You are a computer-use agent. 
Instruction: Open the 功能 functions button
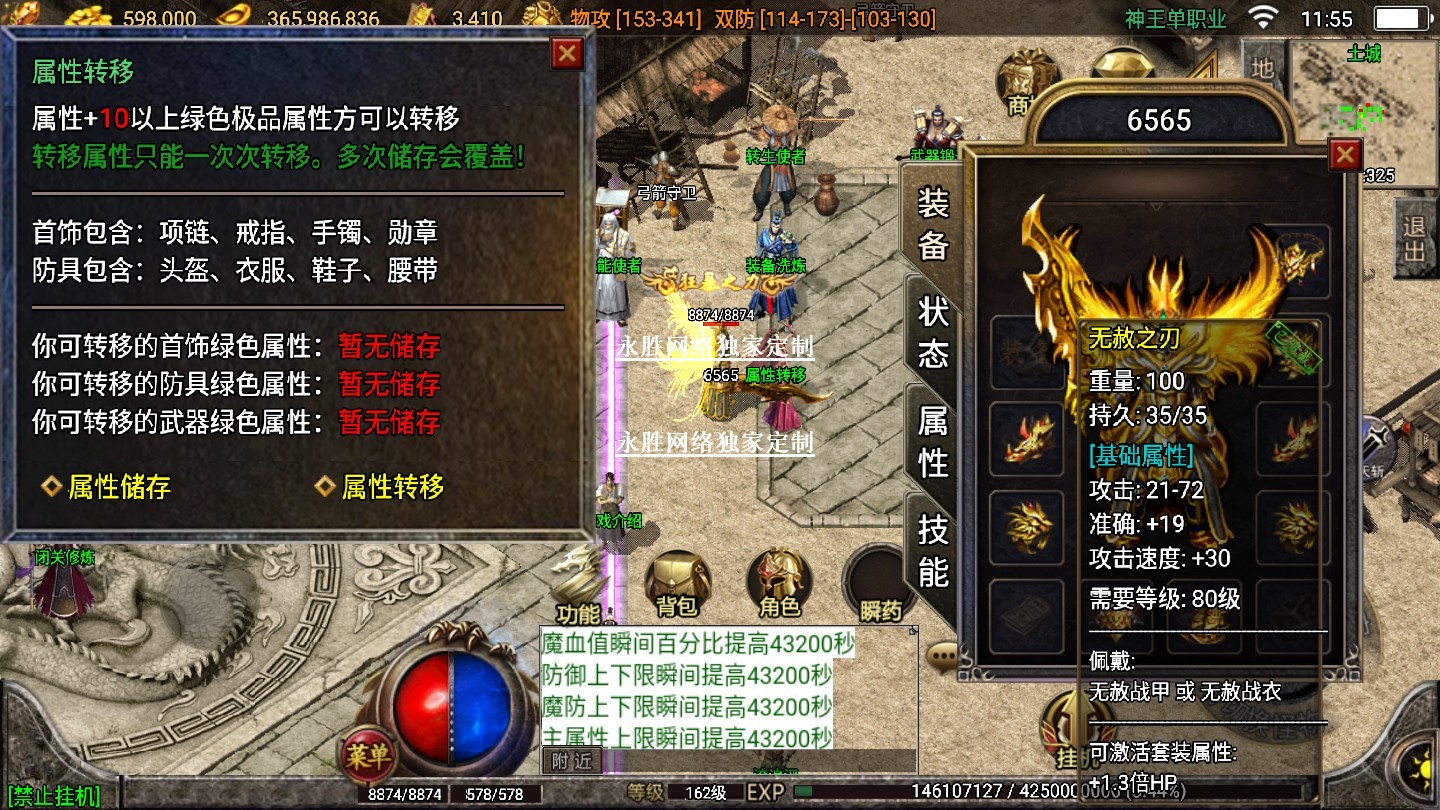click(x=578, y=590)
